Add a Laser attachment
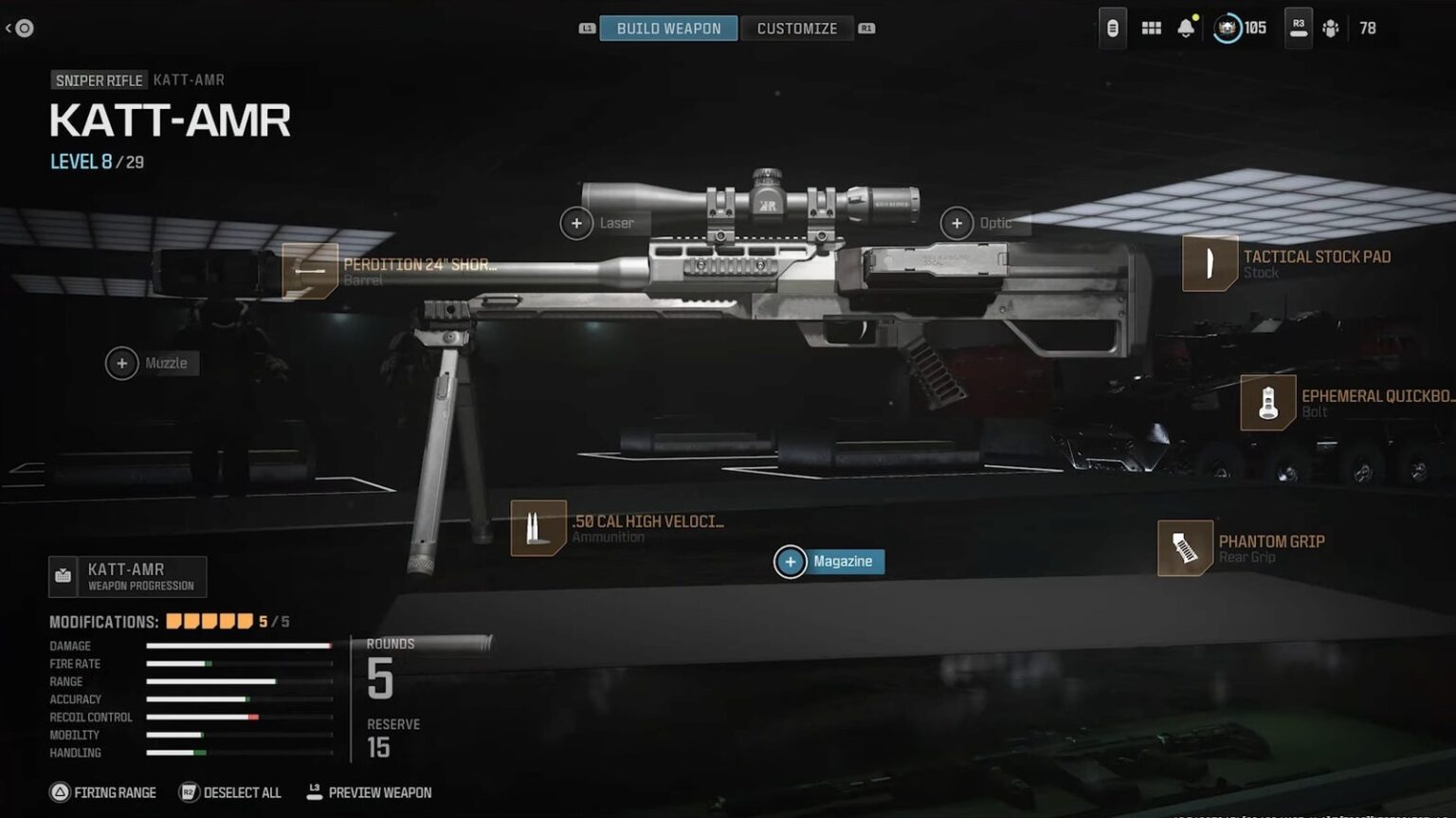 576,224
